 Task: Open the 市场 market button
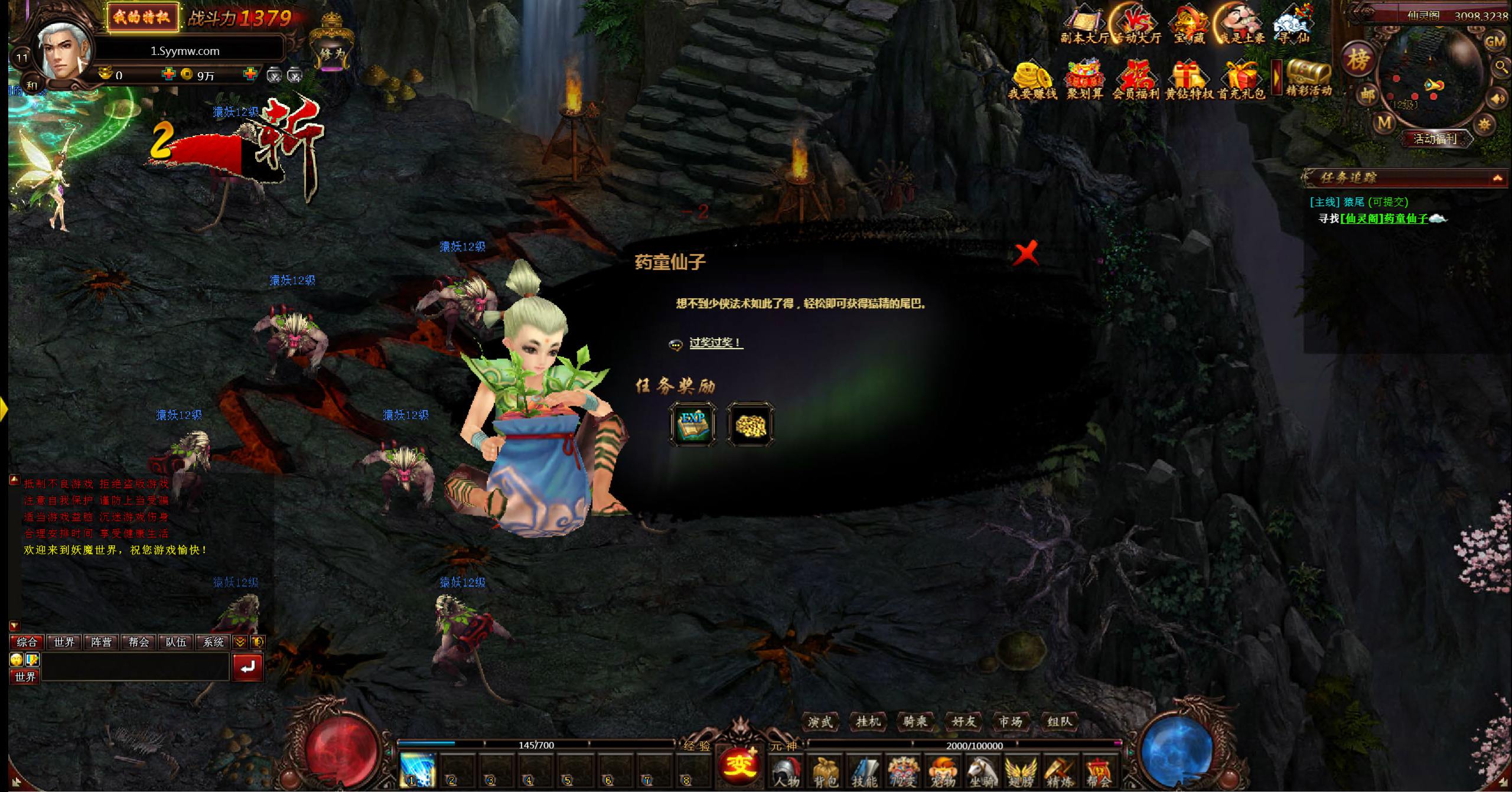tap(1010, 722)
